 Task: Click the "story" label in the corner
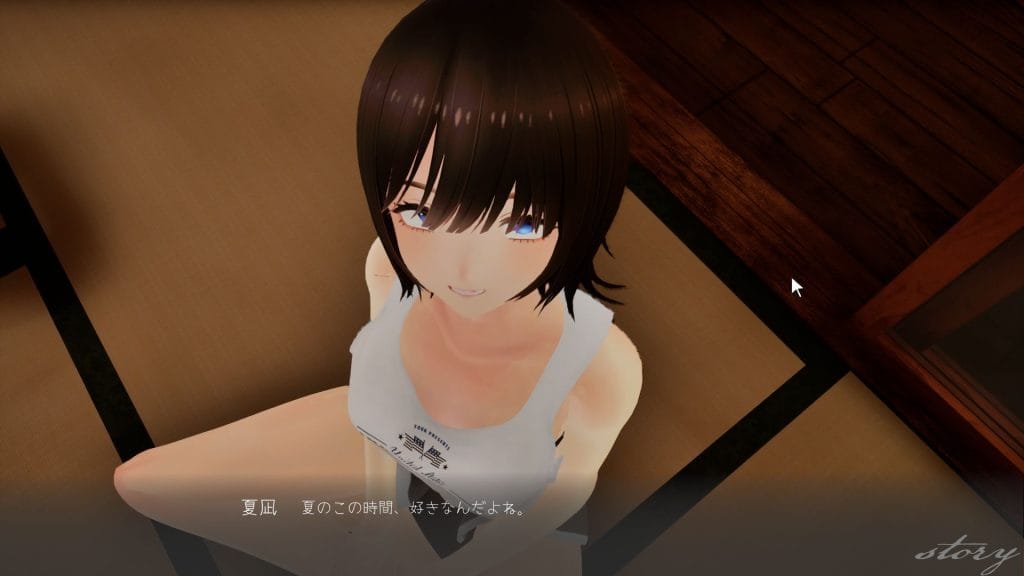pos(964,552)
